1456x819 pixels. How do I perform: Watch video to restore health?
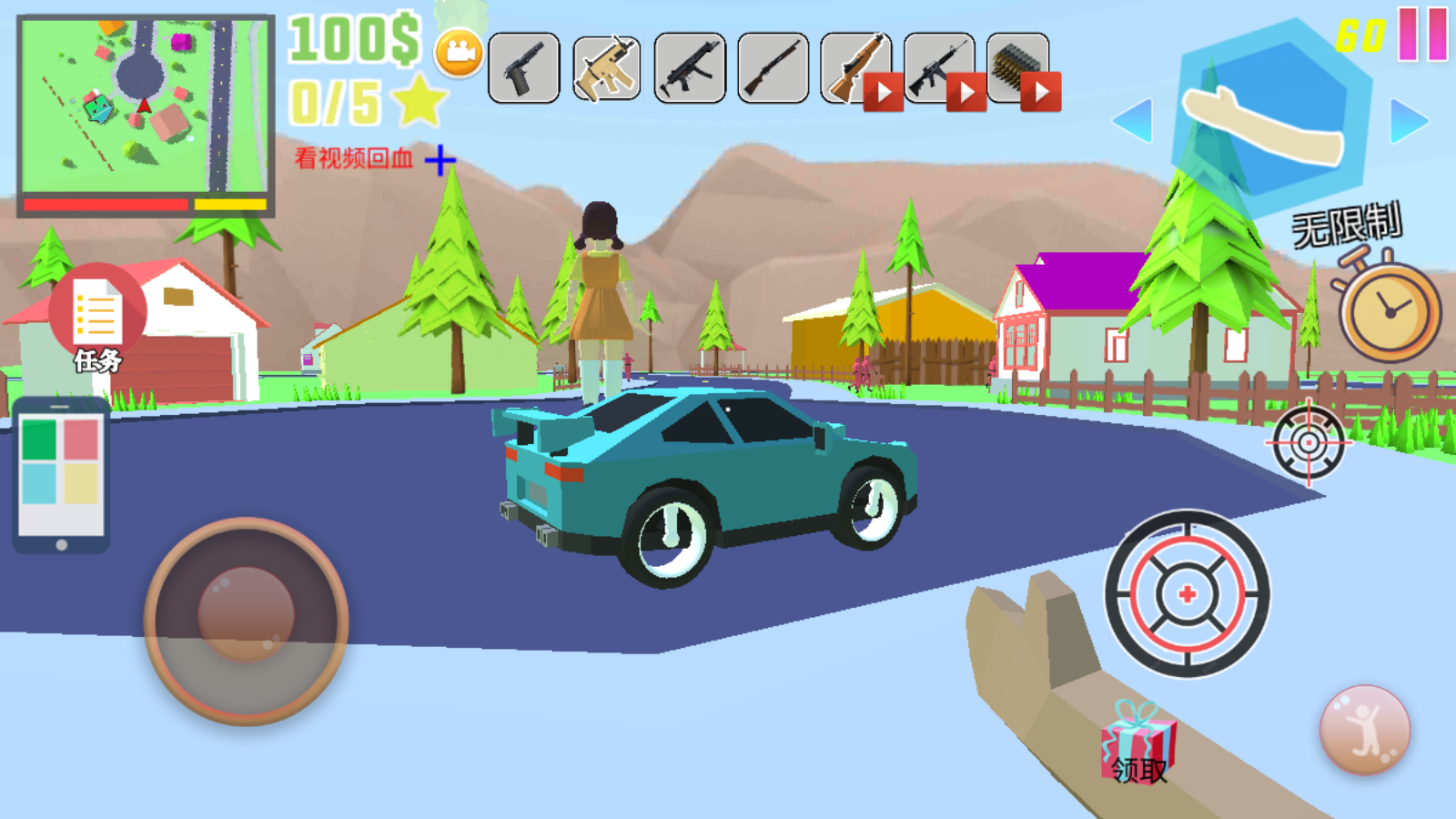pyautogui.click(x=373, y=159)
